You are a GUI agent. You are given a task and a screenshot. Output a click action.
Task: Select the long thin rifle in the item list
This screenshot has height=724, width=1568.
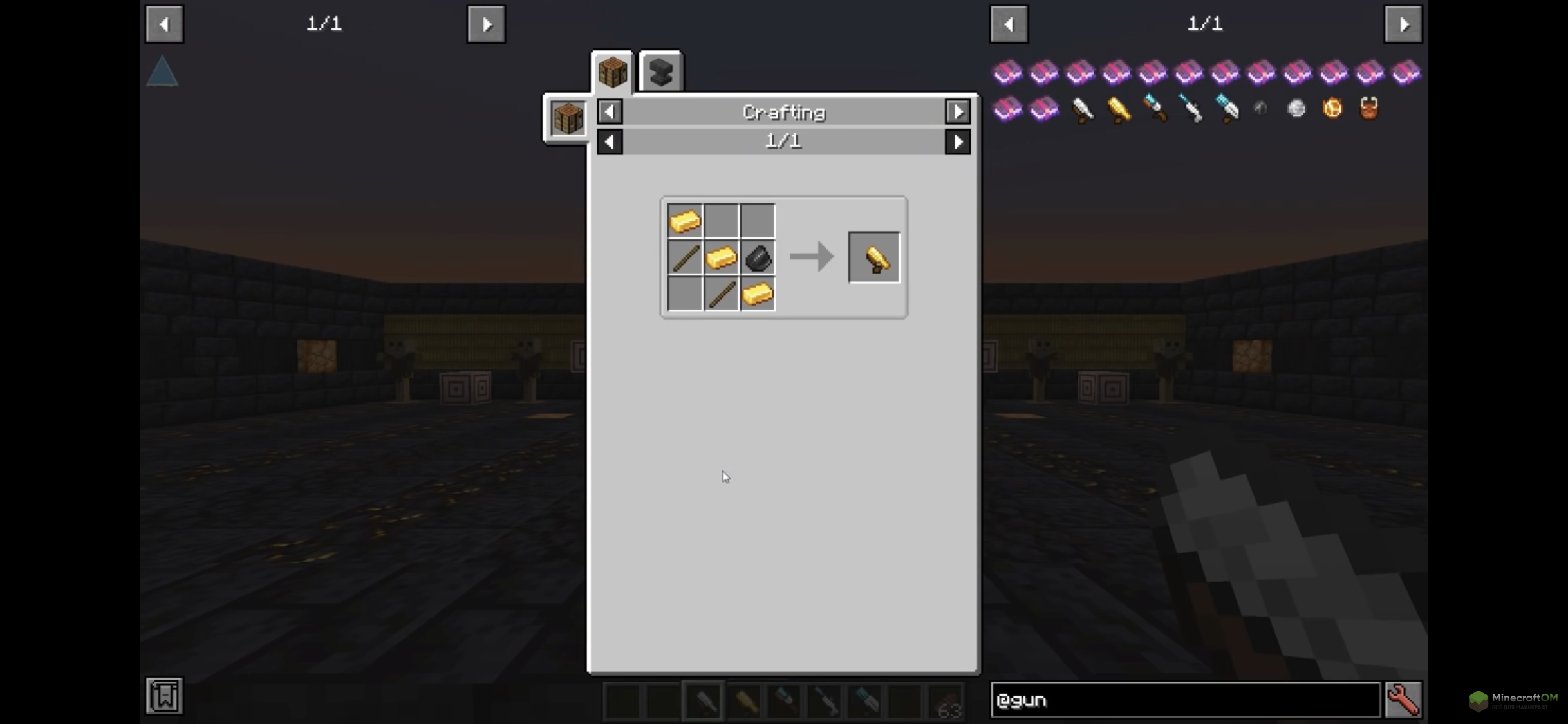(1190, 109)
